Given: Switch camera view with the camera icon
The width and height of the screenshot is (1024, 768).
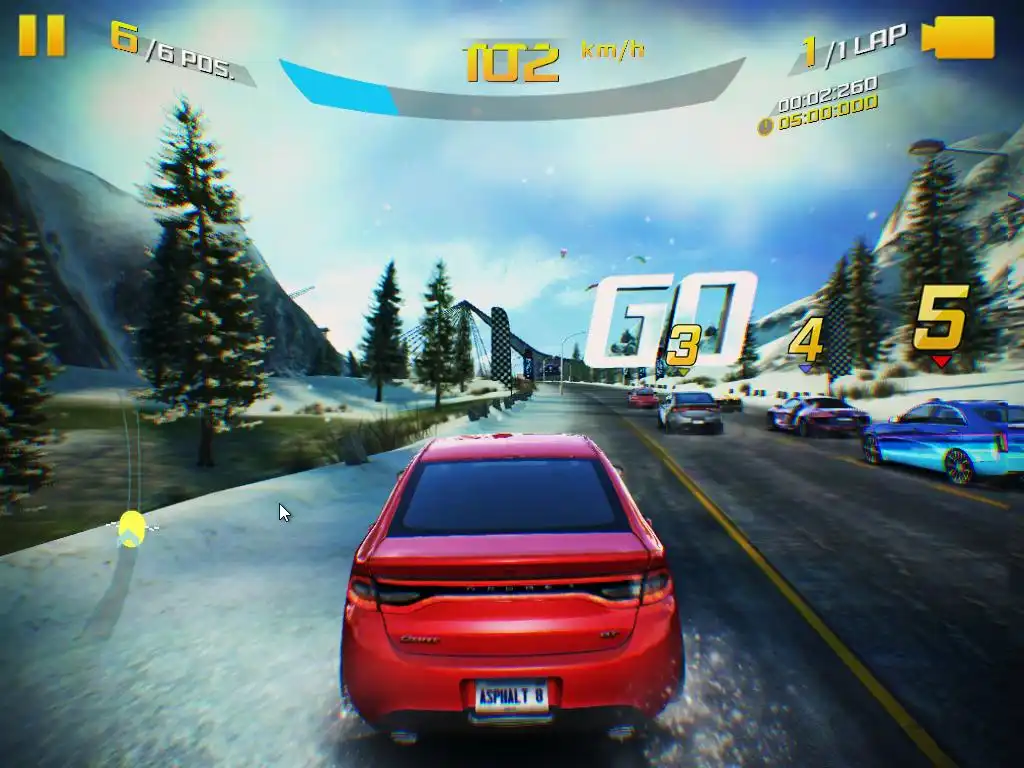Looking at the screenshot, I should pos(958,38).
